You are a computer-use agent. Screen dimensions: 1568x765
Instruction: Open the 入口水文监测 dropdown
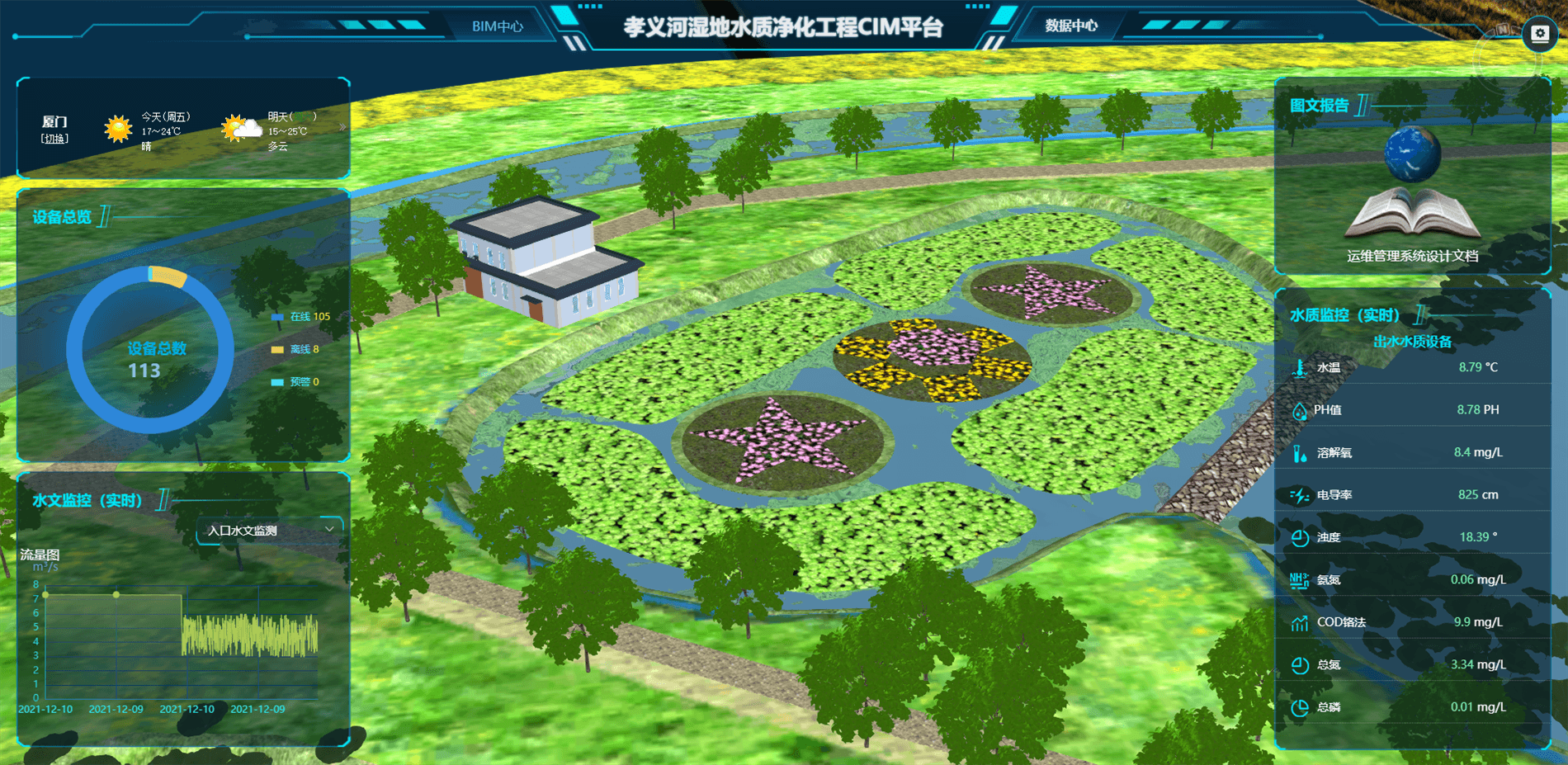(270, 530)
